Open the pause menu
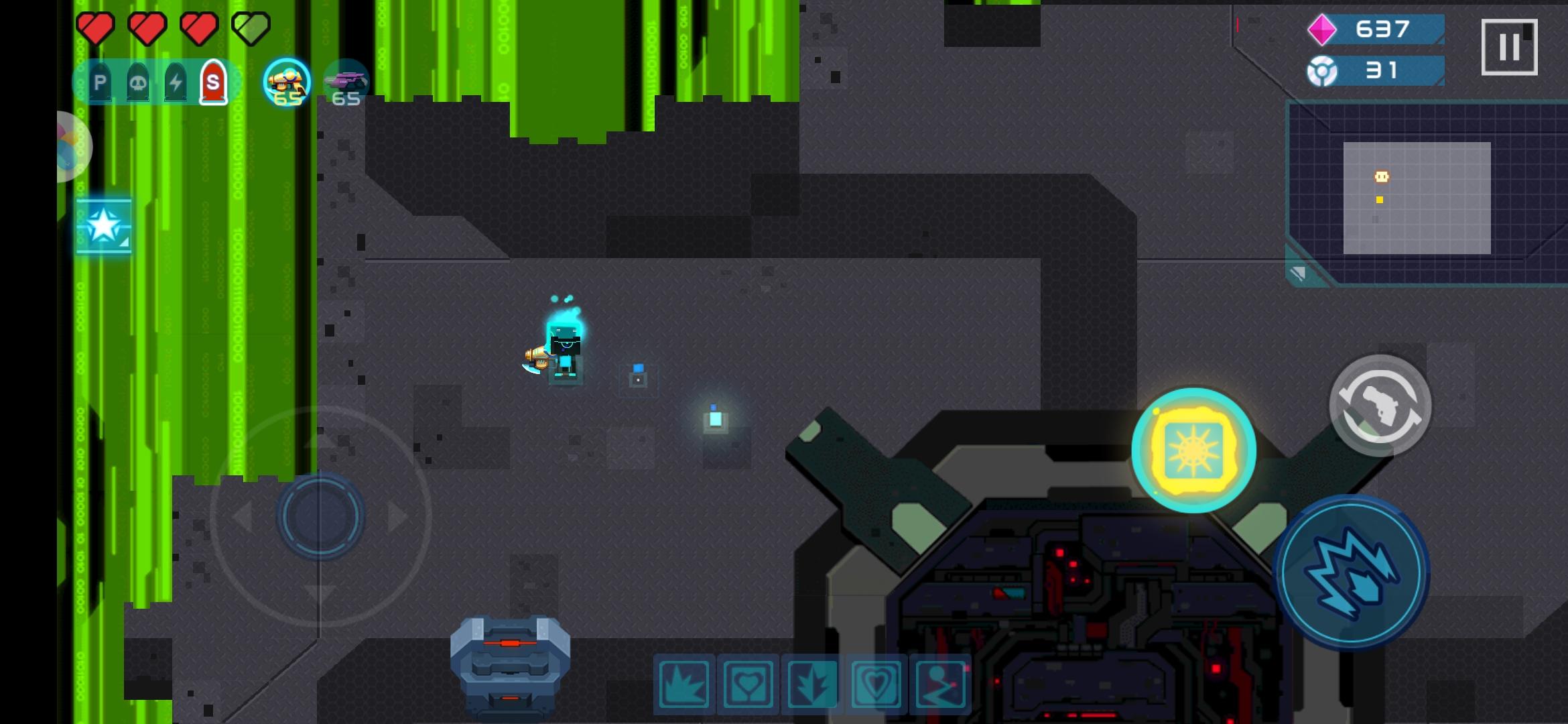This screenshot has height=724, width=1568. 1510,46
